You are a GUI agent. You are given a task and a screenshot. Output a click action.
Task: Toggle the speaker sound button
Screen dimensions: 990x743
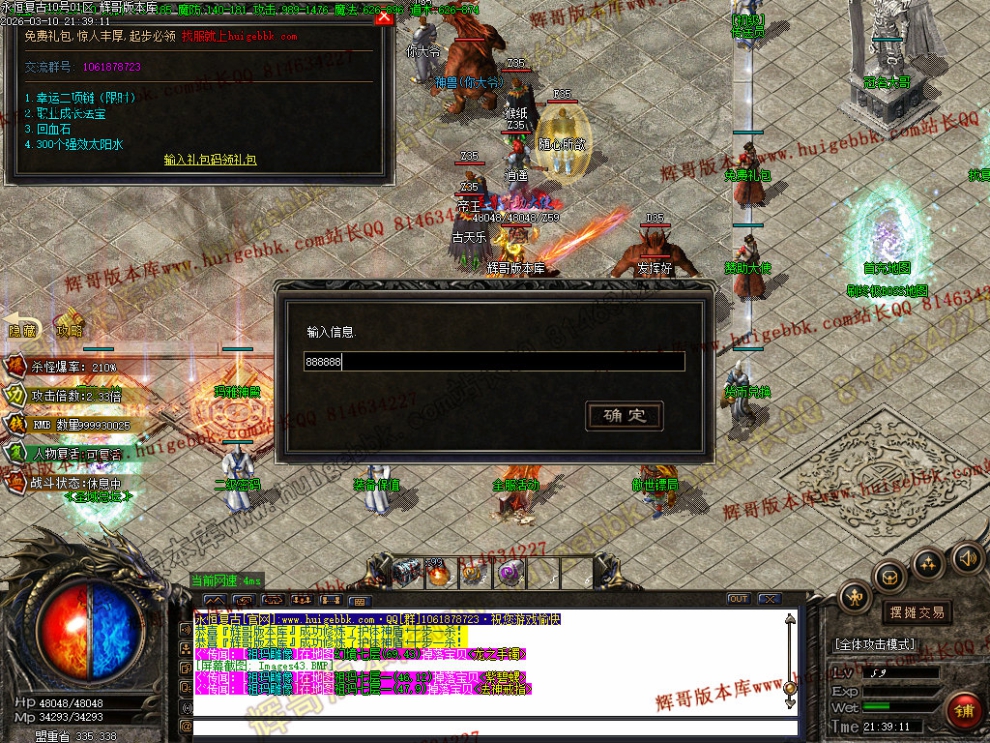pyautogui.click(x=966, y=557)
